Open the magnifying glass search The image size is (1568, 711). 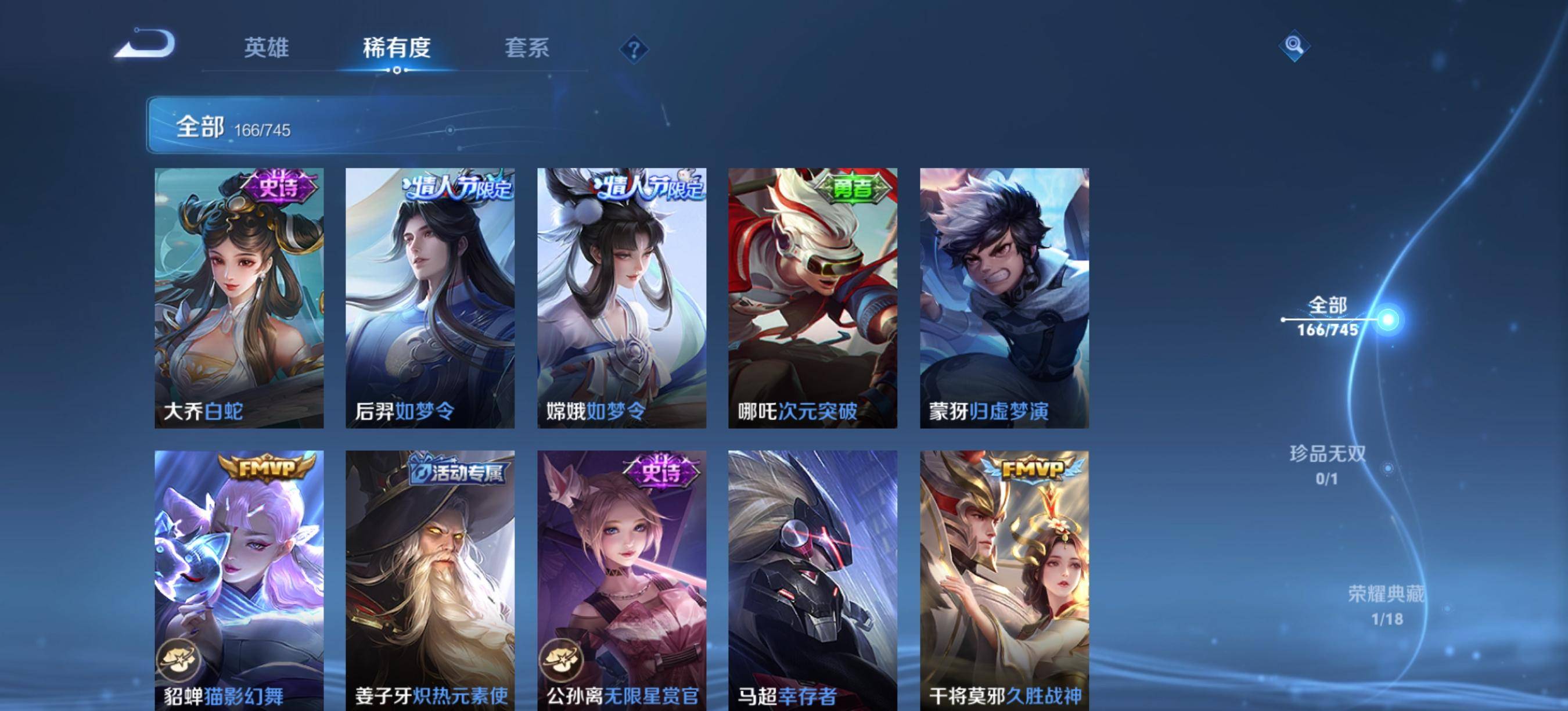1294,46
